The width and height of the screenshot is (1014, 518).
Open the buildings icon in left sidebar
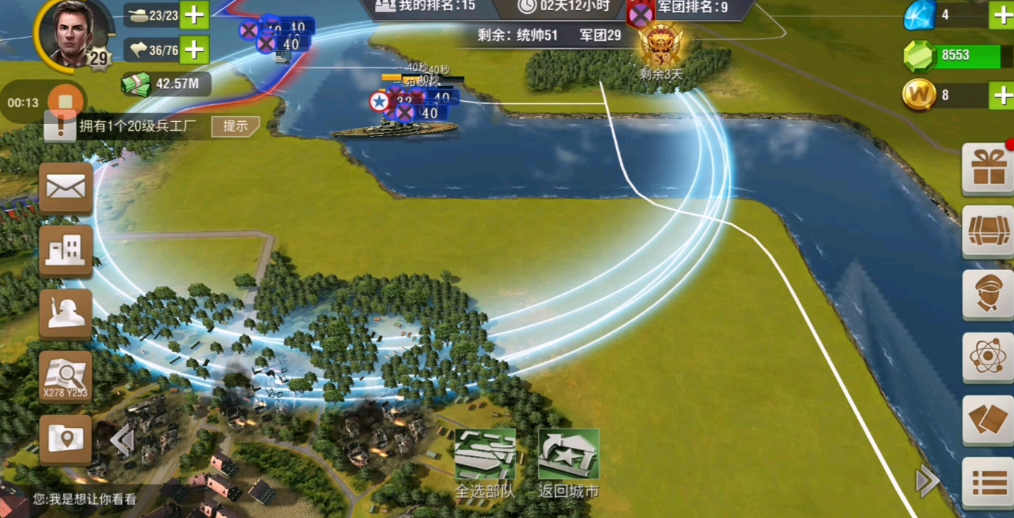[66, 250]
